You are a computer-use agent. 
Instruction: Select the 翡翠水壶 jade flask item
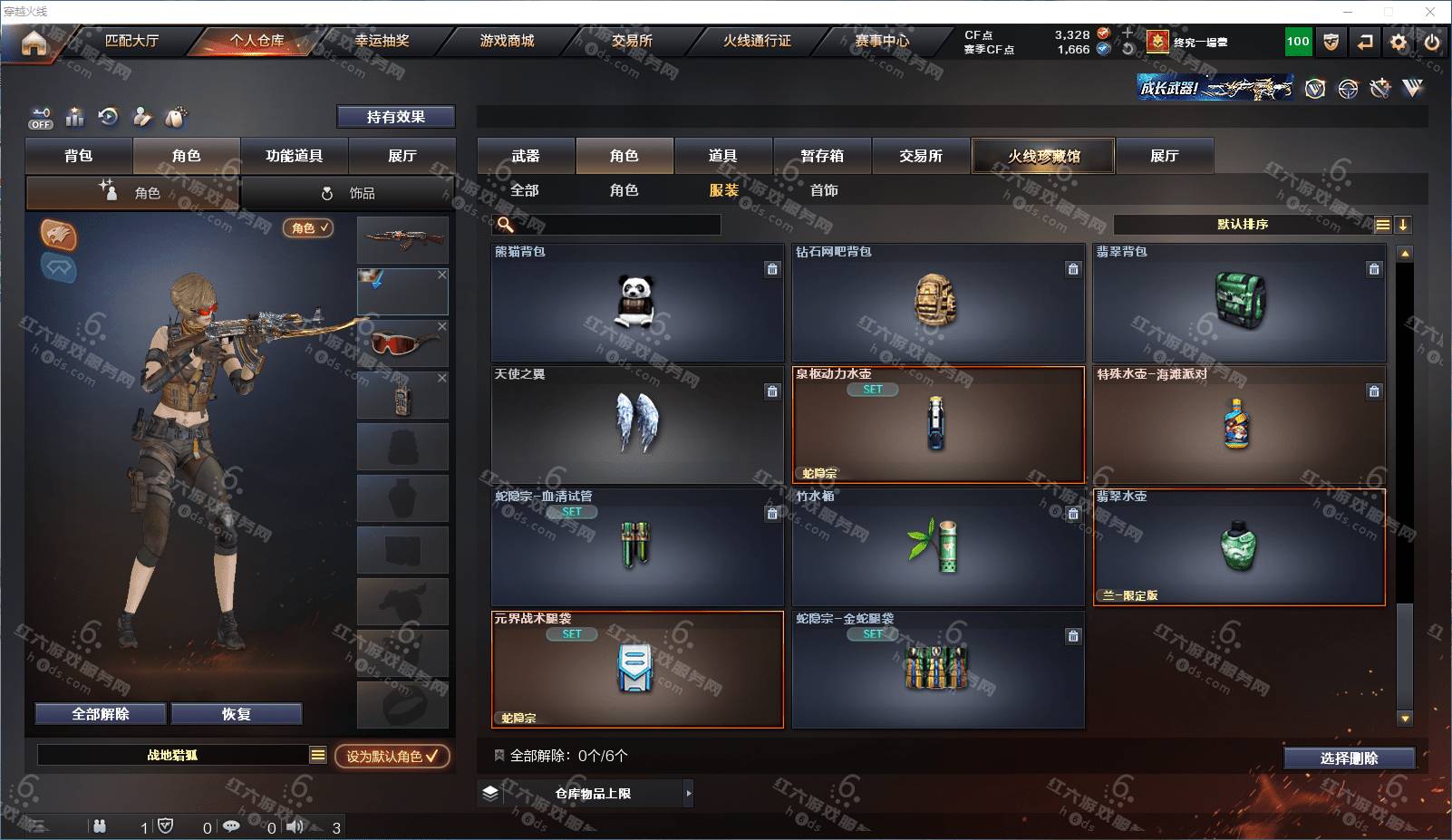coord(1238,547)
